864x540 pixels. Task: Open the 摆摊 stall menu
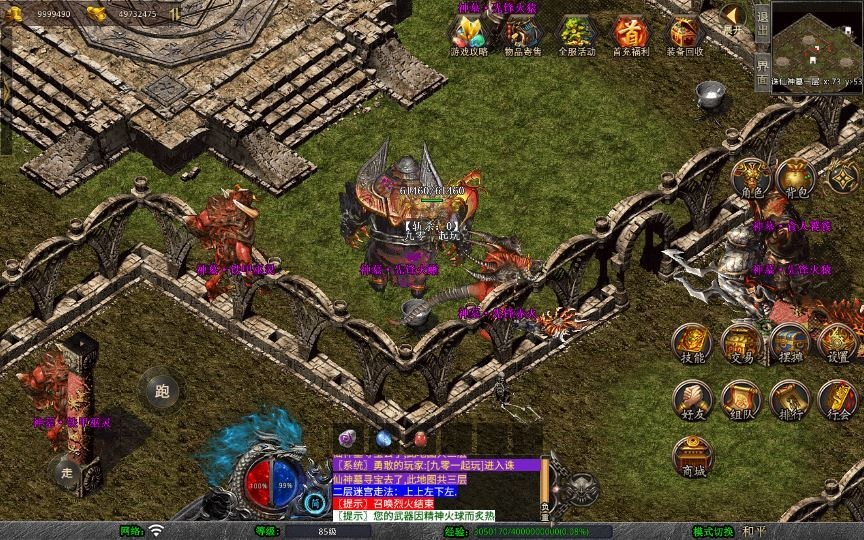pos(789,343)
